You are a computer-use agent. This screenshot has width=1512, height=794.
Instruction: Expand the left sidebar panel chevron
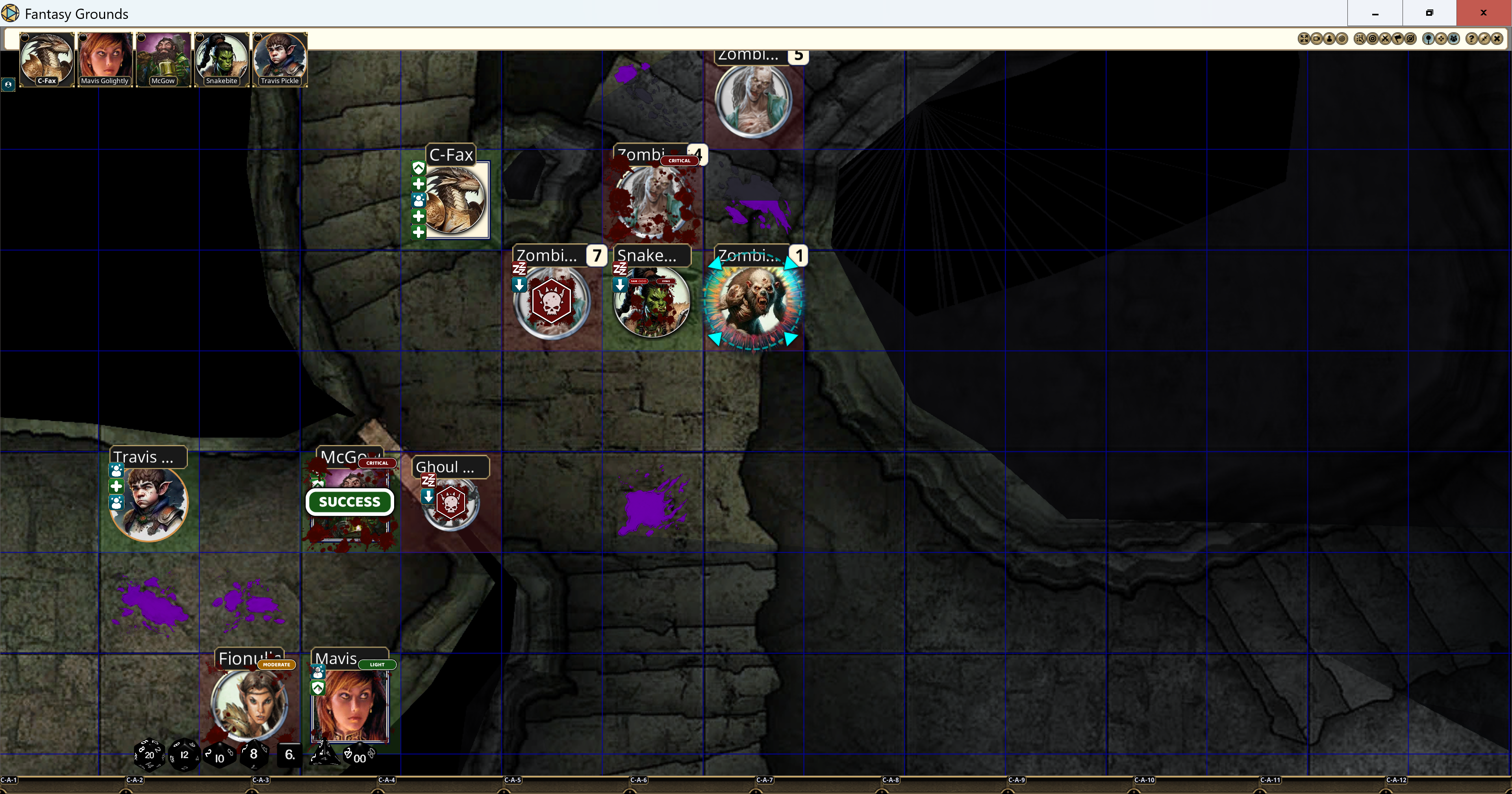(8, 85)
